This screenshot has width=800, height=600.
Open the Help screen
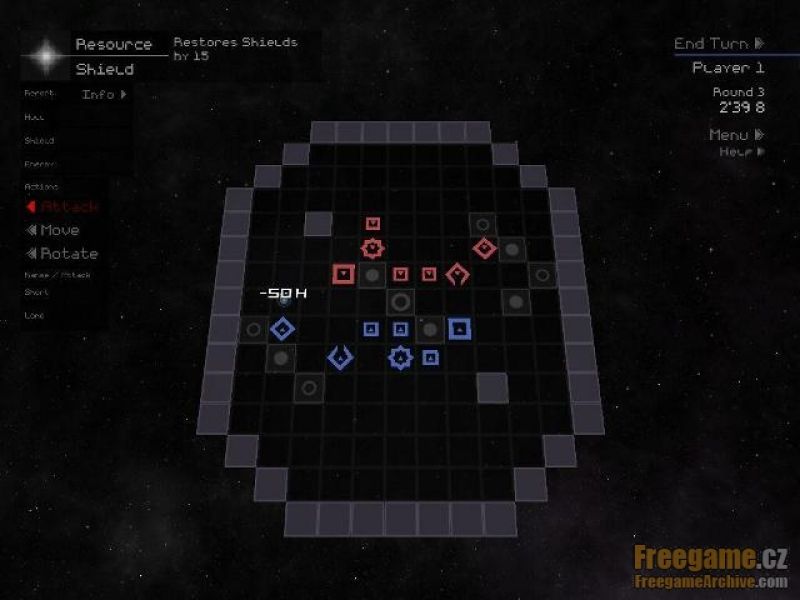coord(741,152)
